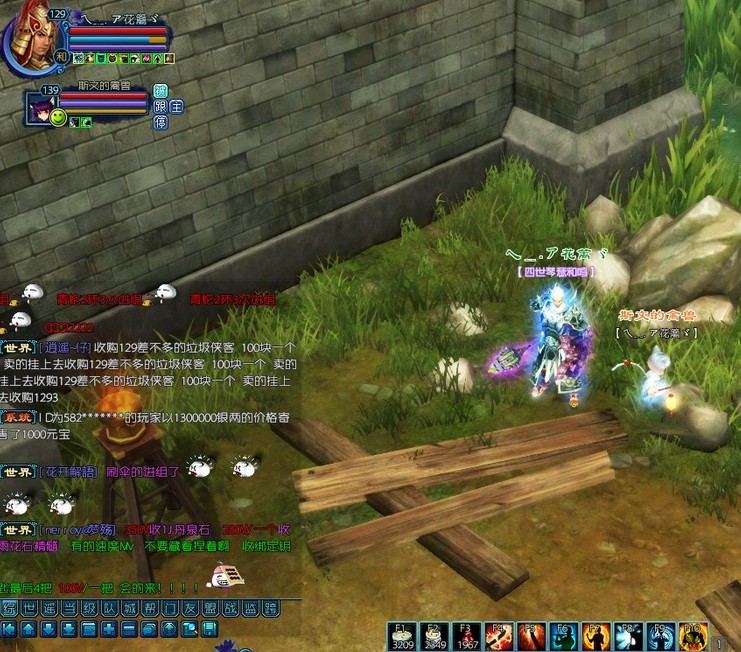Switch to the 世 world chat tab
This screenshot has width=741, height=652.
click(29, 609)
